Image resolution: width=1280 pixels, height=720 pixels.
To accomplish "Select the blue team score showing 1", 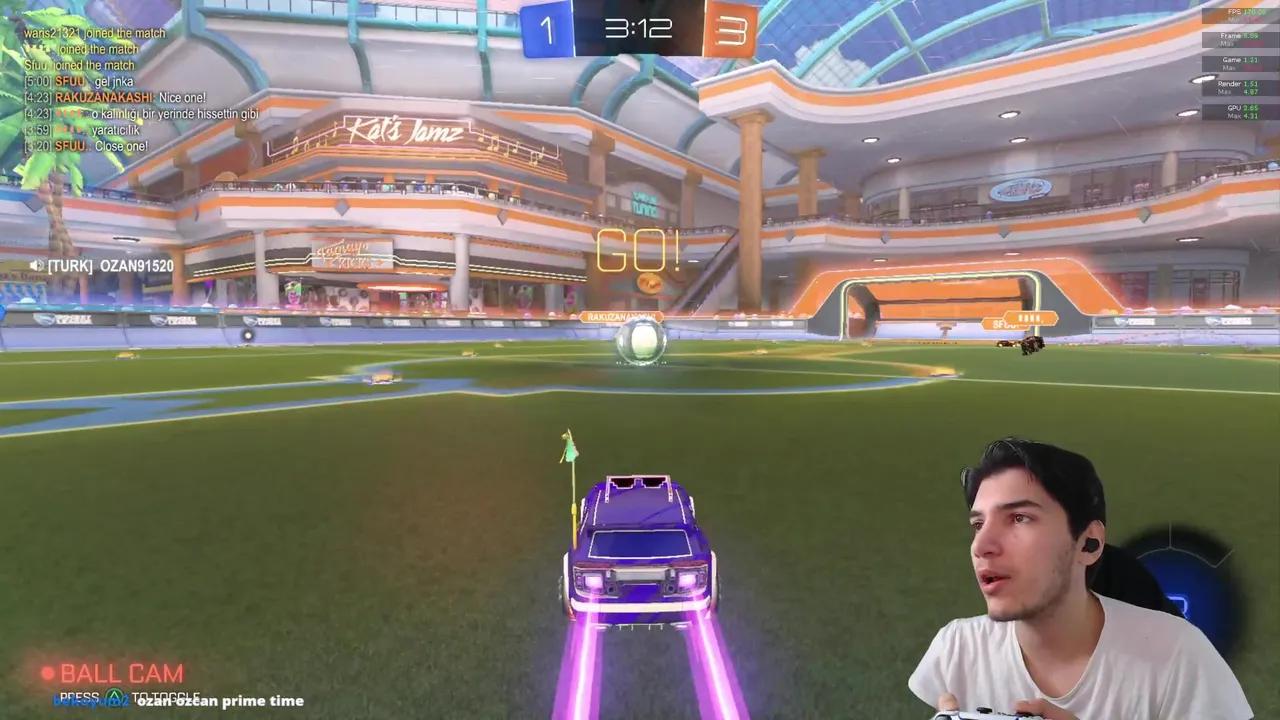I will [547, 28].
